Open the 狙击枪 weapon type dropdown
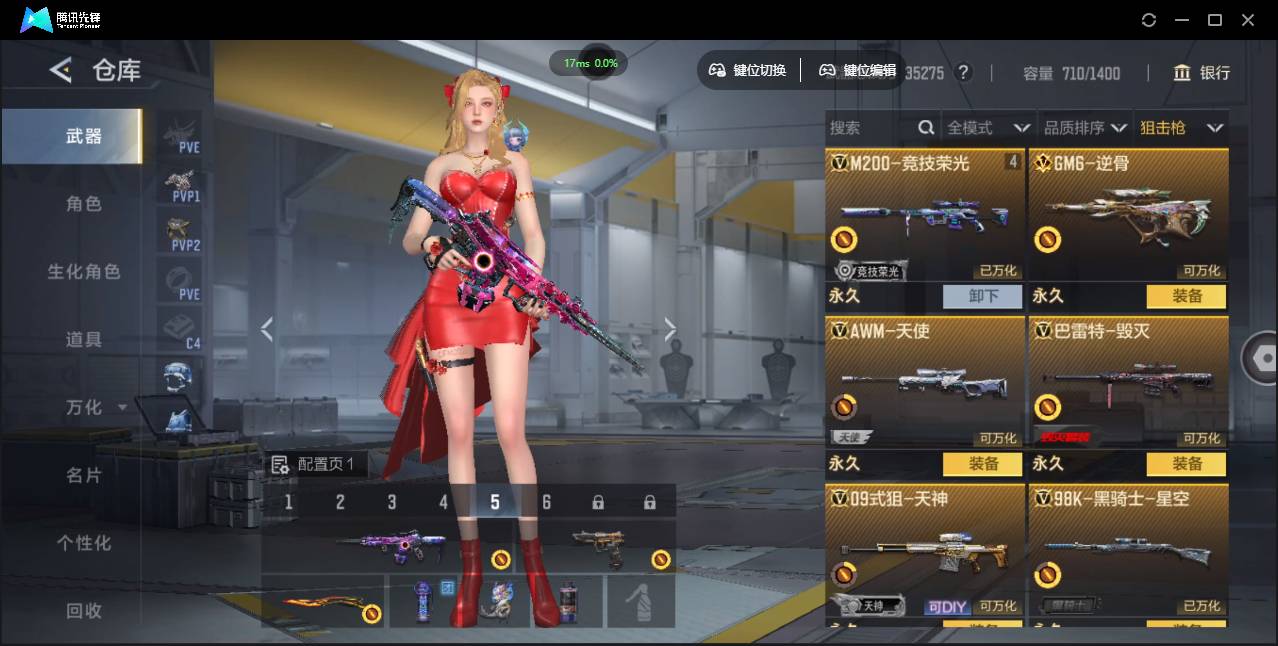1278x646 pixels. pyautogui.click(x=1181, y=128)
